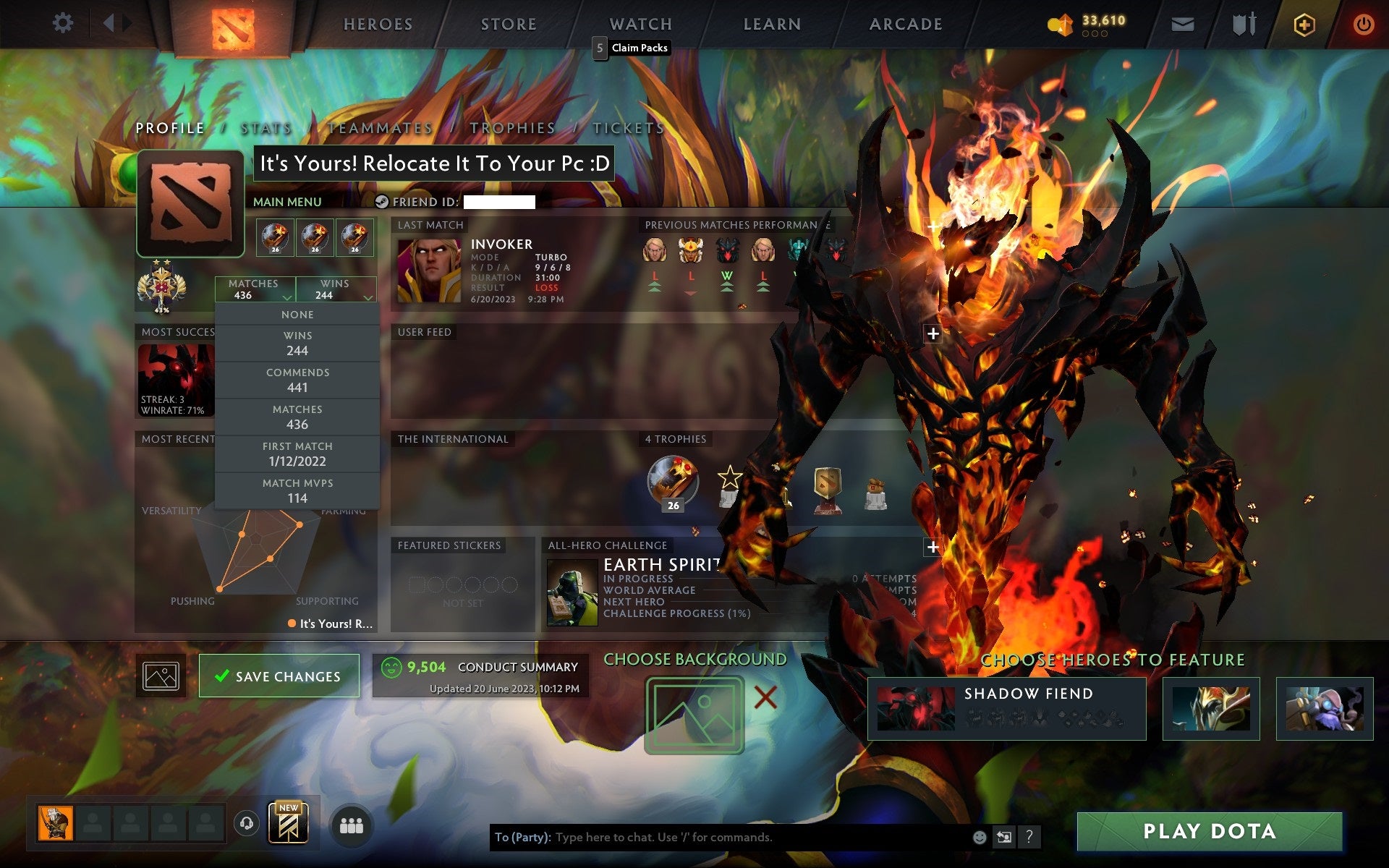Screen dimensions: 1389x868
Task: Expand the MATCHES dropdown chevron
Action: (286, 298)
